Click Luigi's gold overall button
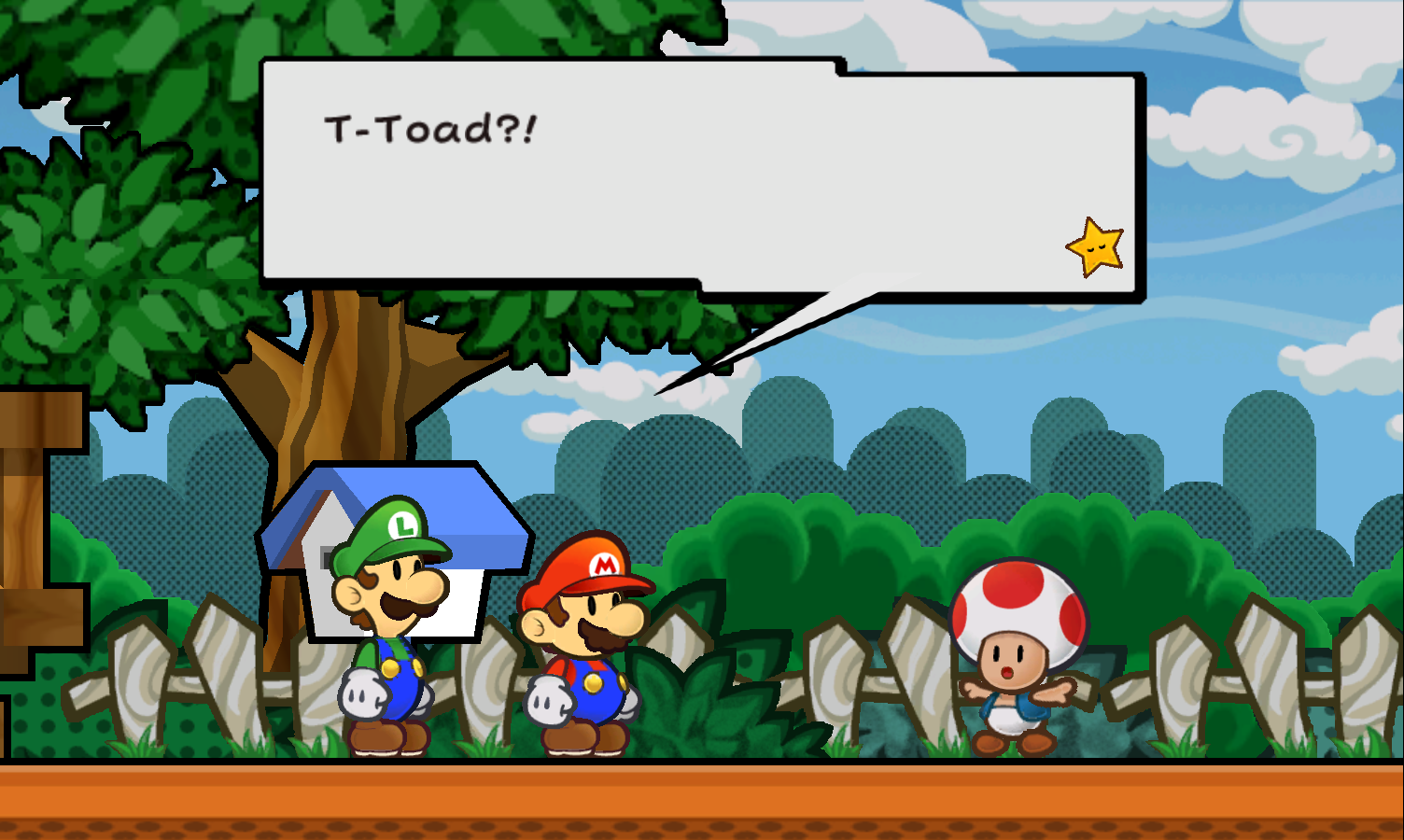 tap(390, 666)
